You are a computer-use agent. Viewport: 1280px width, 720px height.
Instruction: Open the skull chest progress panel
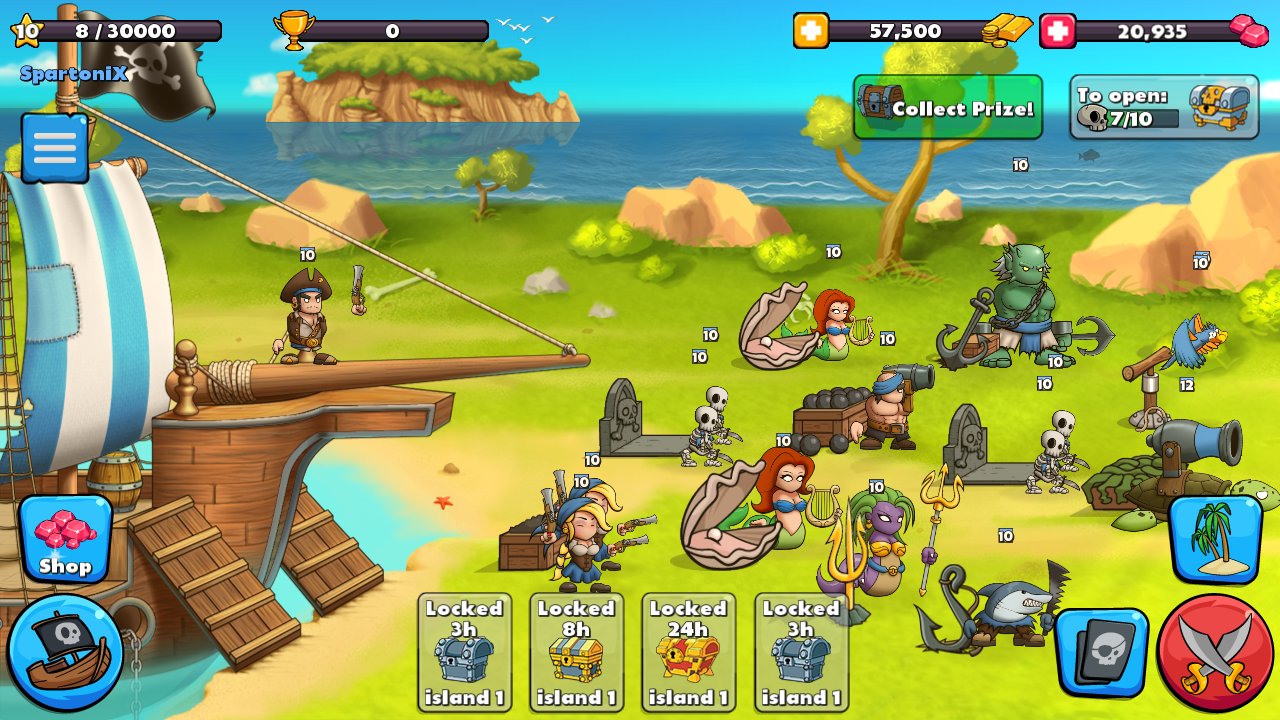(1163, 107)
